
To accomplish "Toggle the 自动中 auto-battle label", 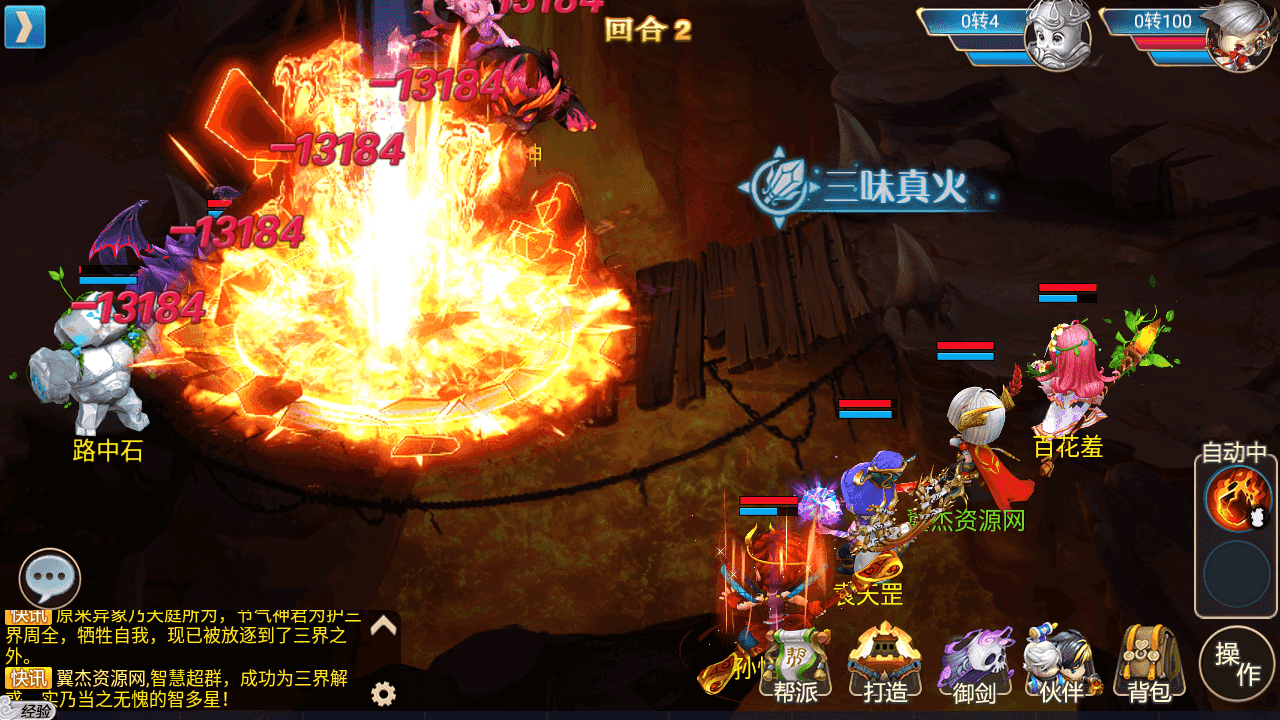I will pos(1235,453).
